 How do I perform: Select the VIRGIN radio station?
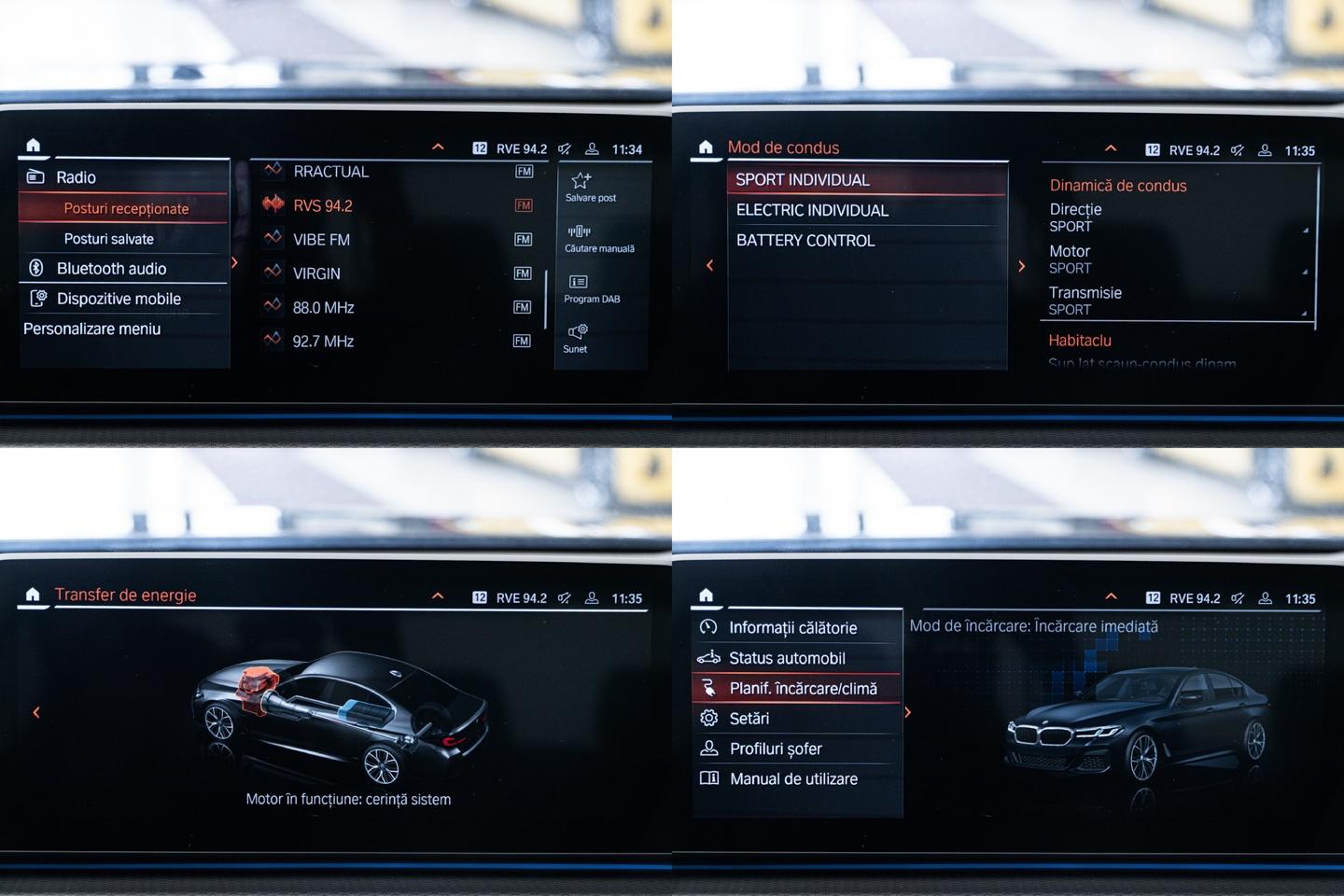click(x=316, y=273)
